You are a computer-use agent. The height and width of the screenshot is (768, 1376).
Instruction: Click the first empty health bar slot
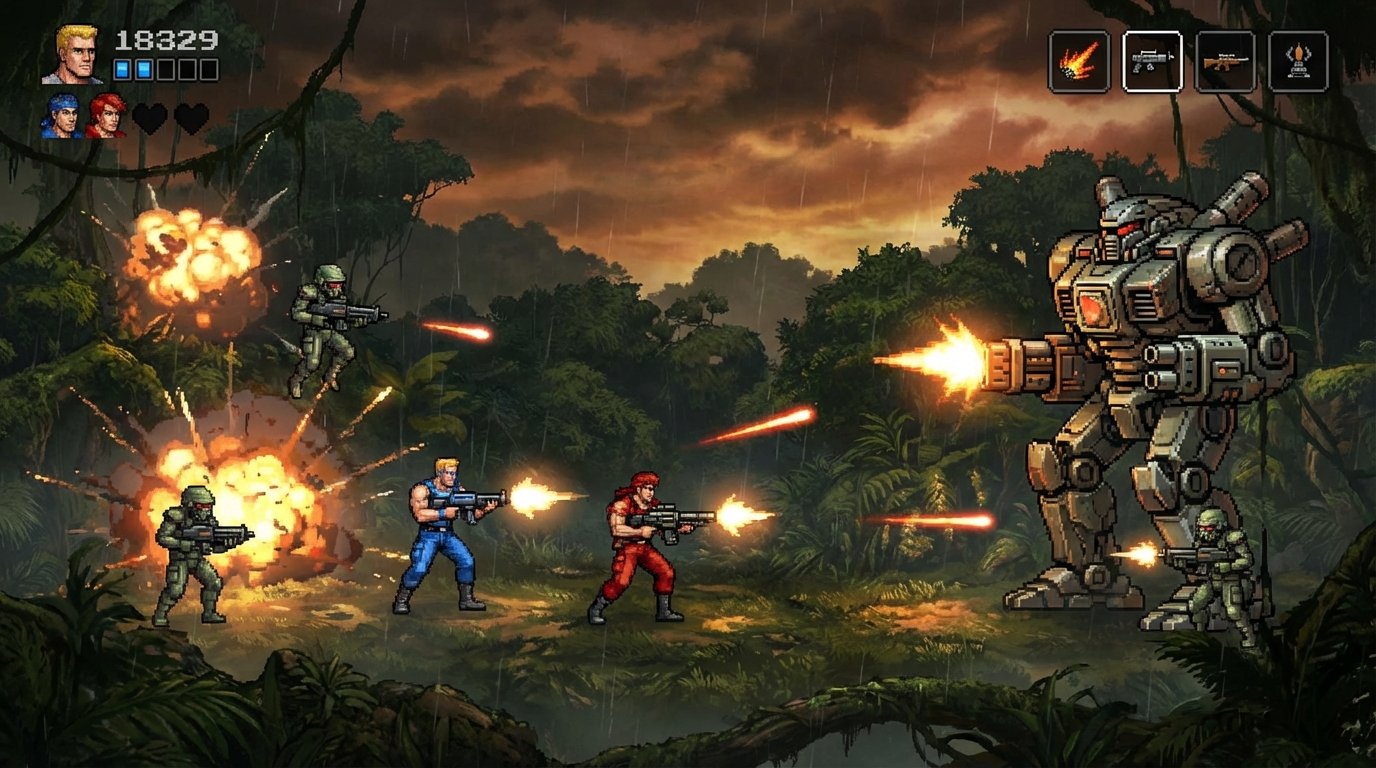click(165, 70)
